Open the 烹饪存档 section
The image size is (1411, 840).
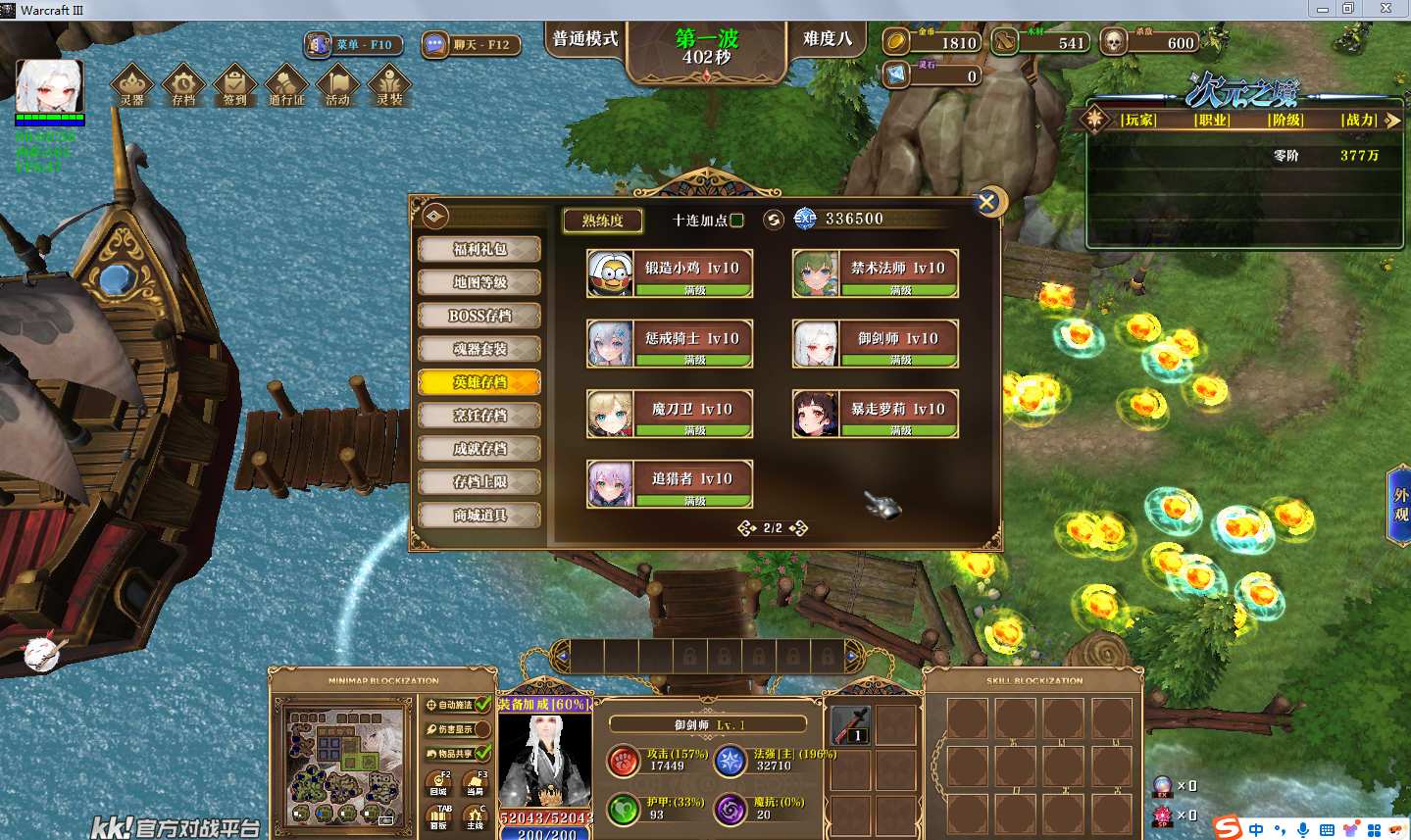479,416
